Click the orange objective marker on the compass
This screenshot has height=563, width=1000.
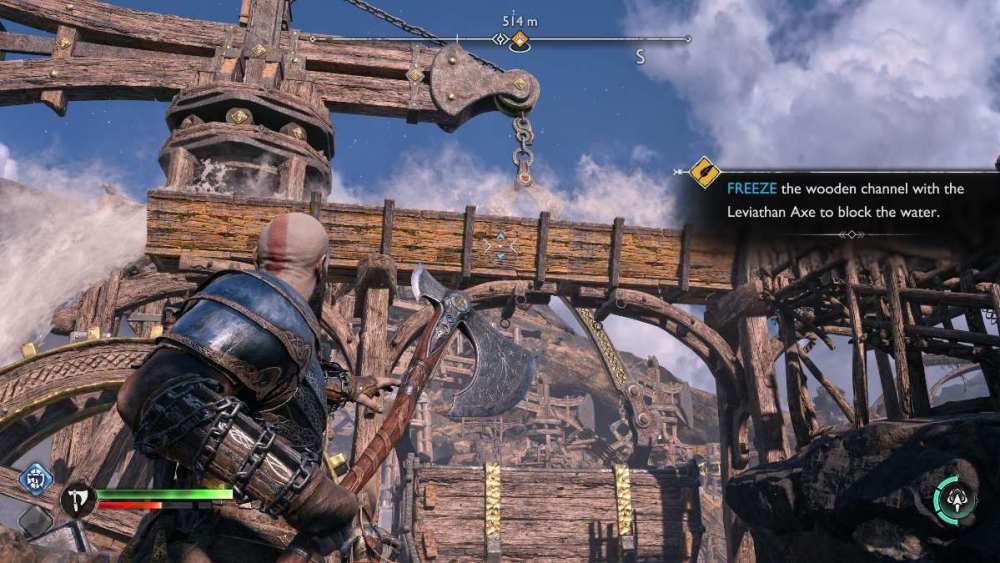(x=519, y=40)
